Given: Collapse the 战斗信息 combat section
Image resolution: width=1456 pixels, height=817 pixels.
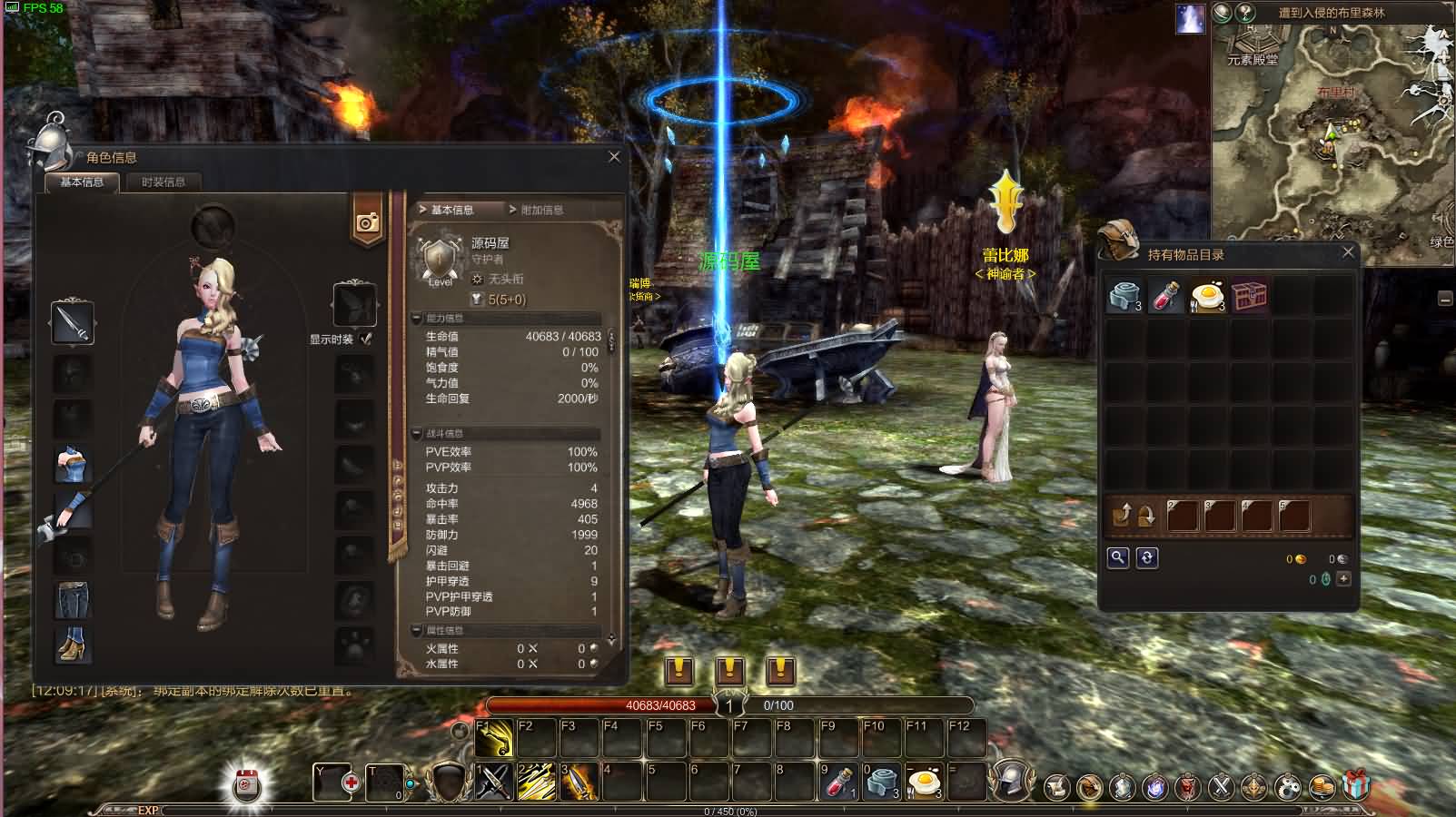Looking at the screenshot, I should pos(415,433).
